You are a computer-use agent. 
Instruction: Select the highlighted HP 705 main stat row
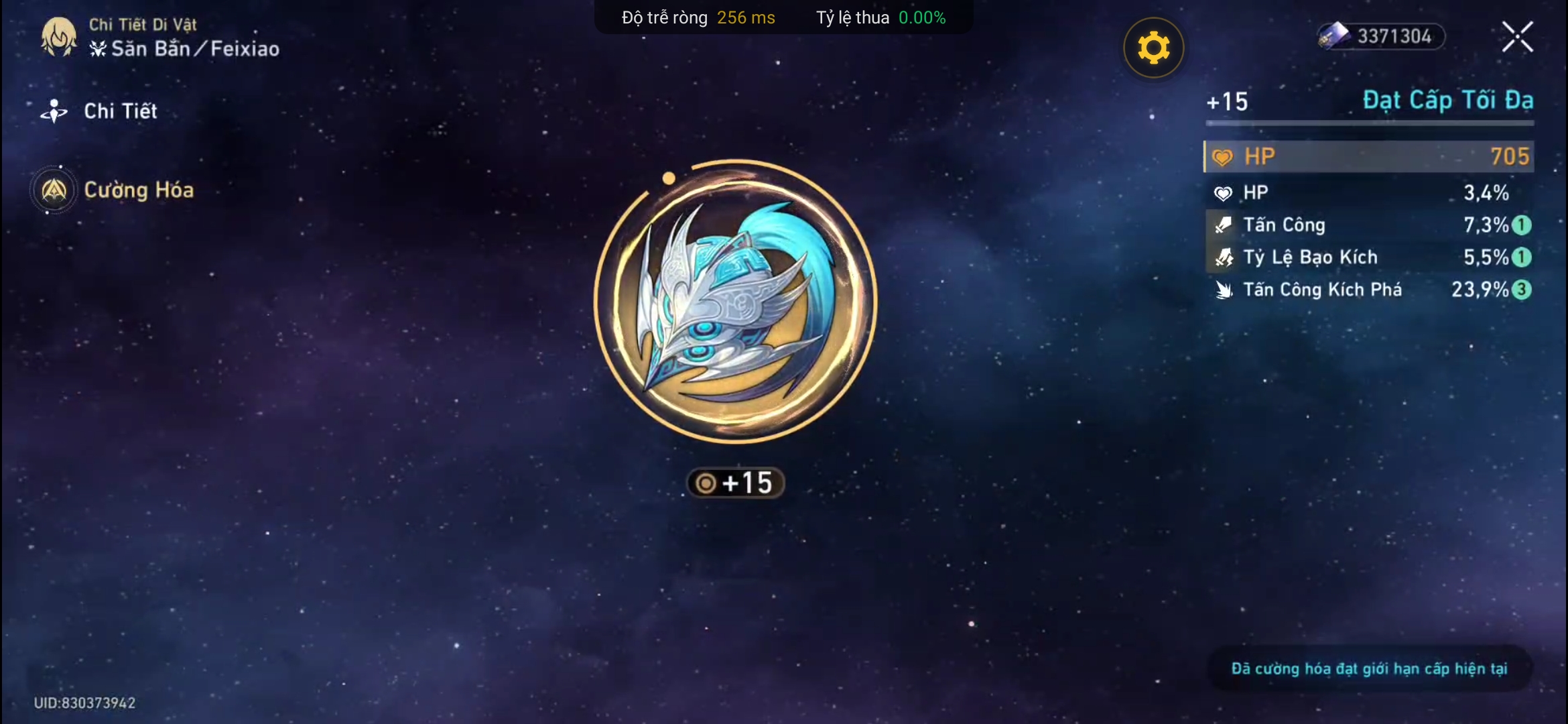1367,156
